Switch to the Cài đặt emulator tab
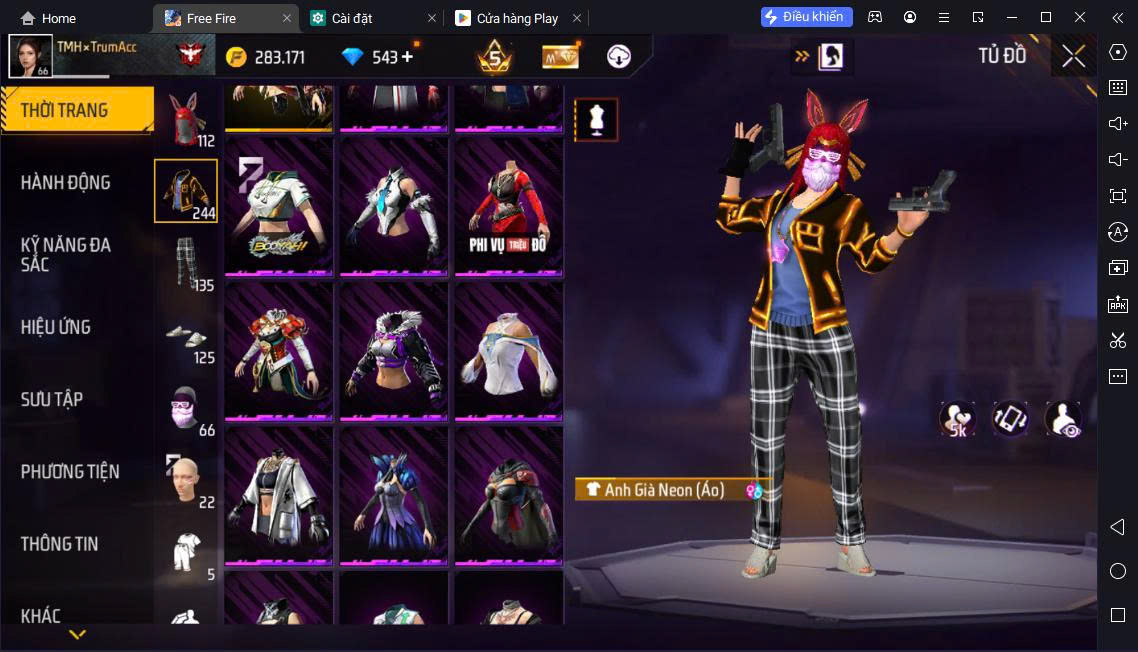The height and width of the screenshot is (652, 1138). [373, 18]
